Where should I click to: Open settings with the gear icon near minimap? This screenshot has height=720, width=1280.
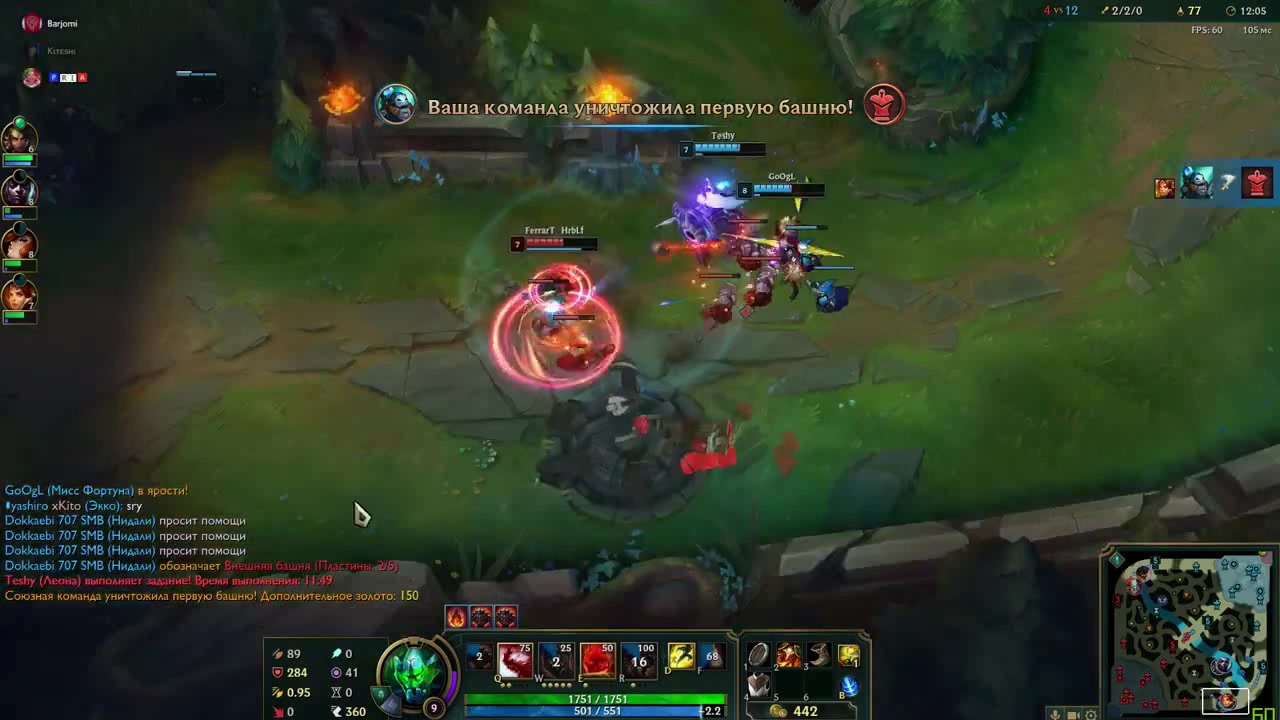pyautogui.click(x=1090, y=713)
